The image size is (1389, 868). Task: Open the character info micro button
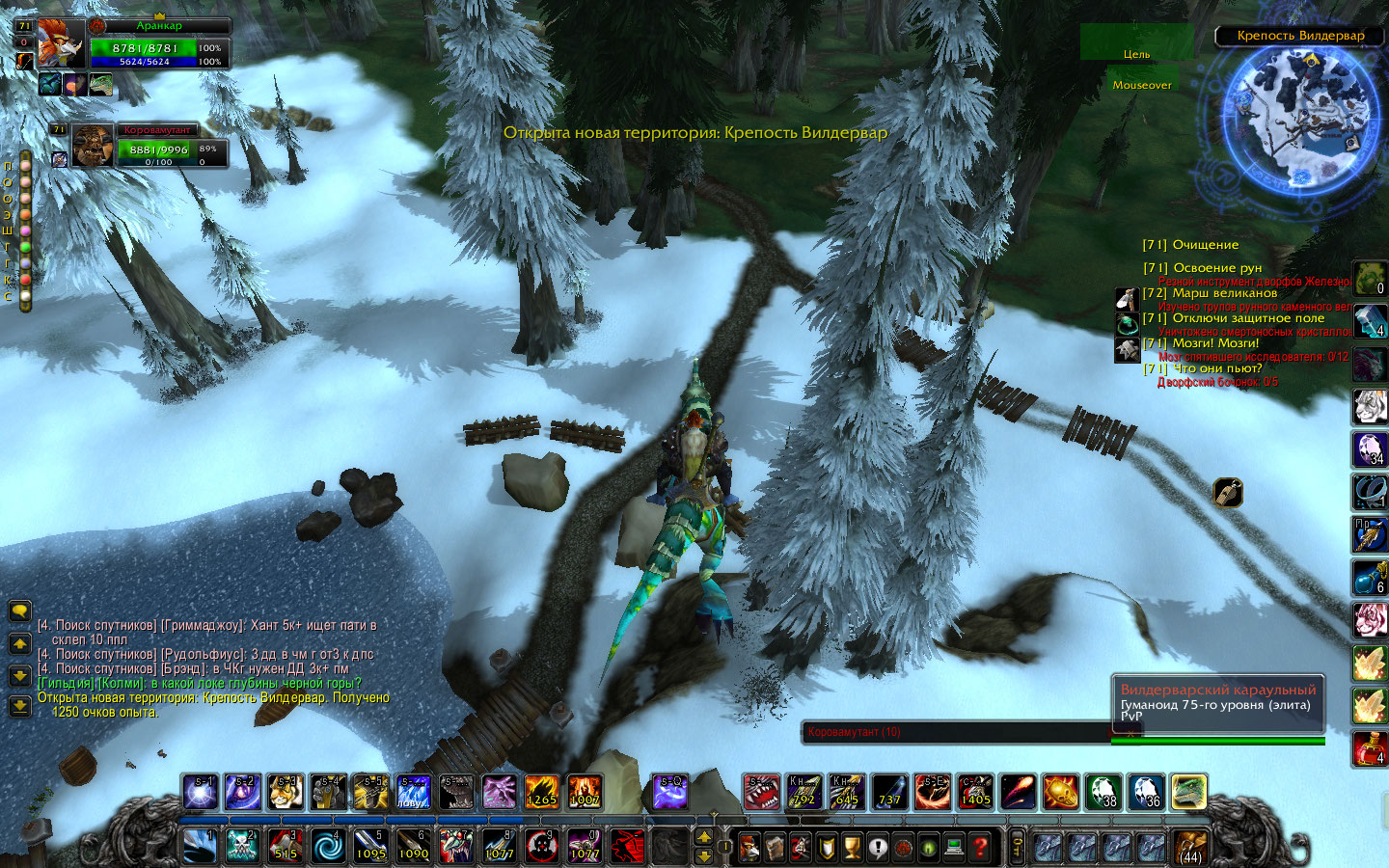749,848
